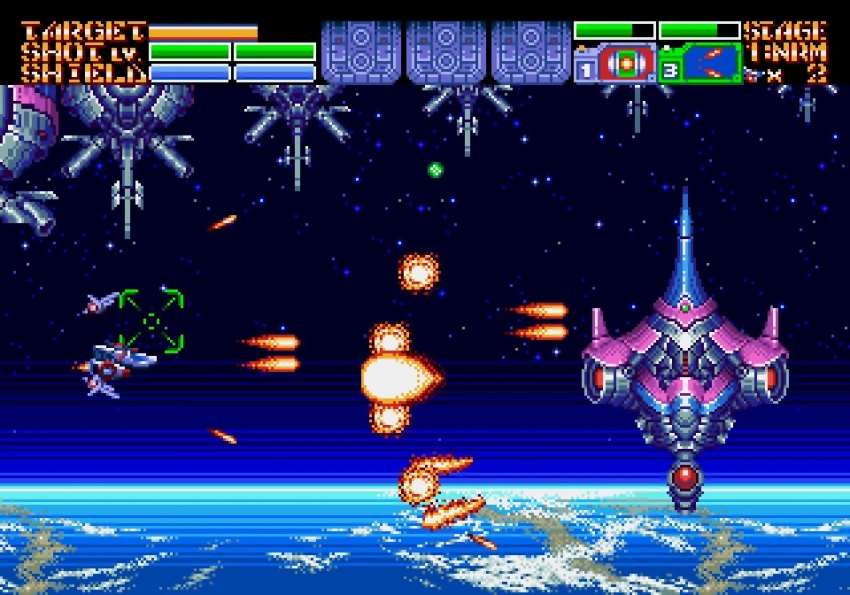Select weapon slot 3 with the red chevrons
Screen dimensions: 850x595
[711, 64]
